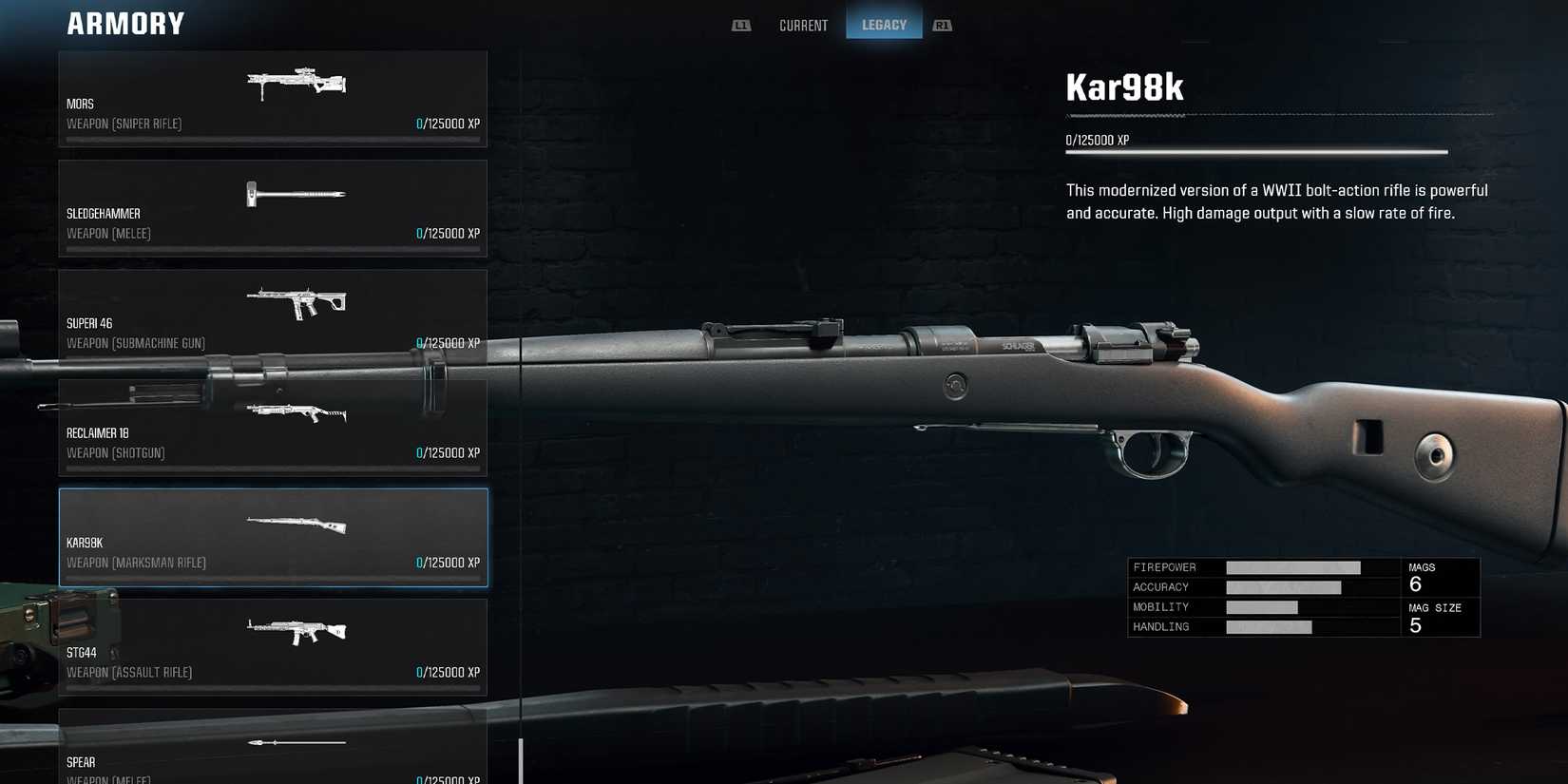
Task: Select the Sledgehammer armory entry
Action: [x=273, y=209]
